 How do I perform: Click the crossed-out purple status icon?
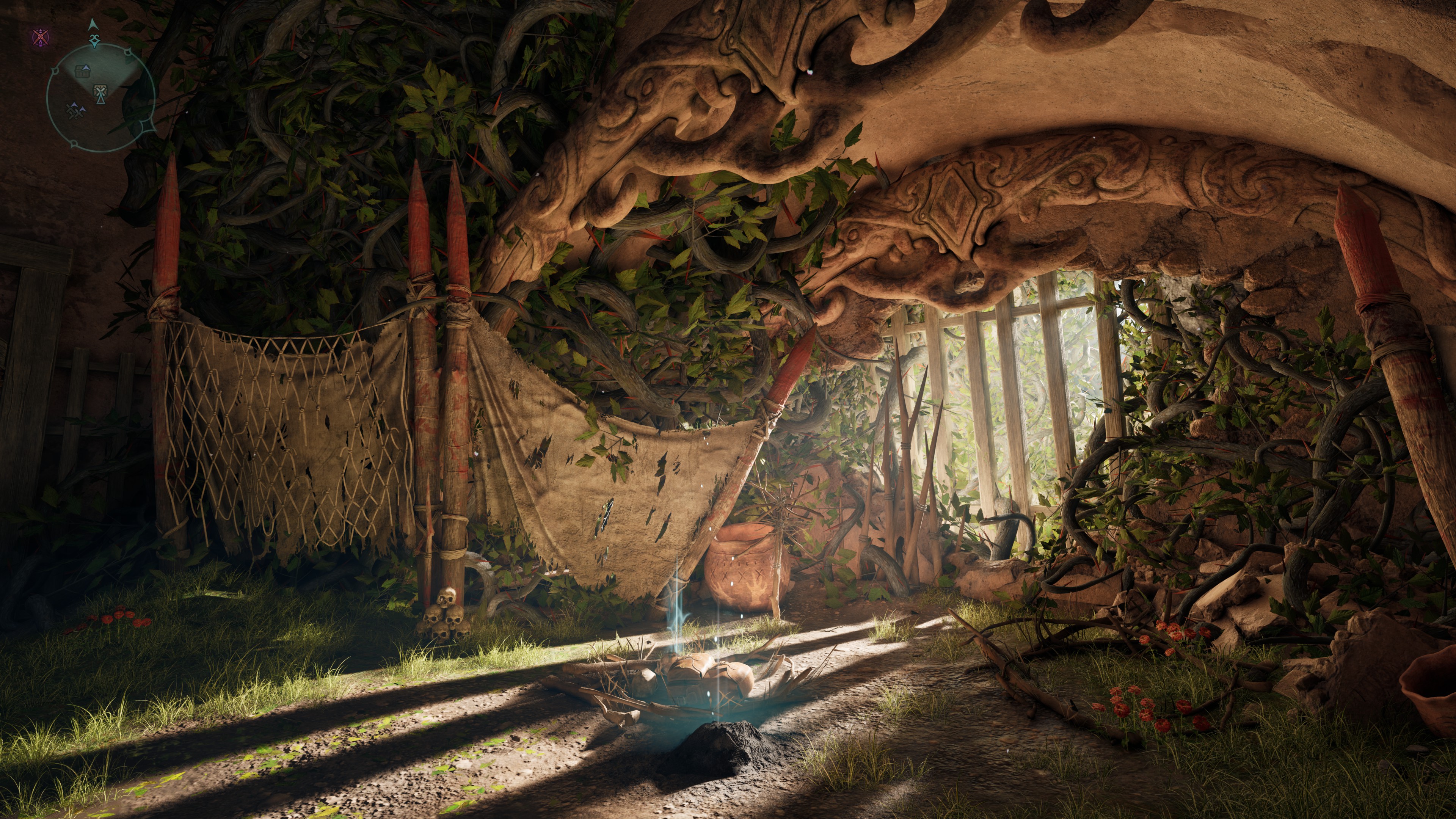(40, 38)
